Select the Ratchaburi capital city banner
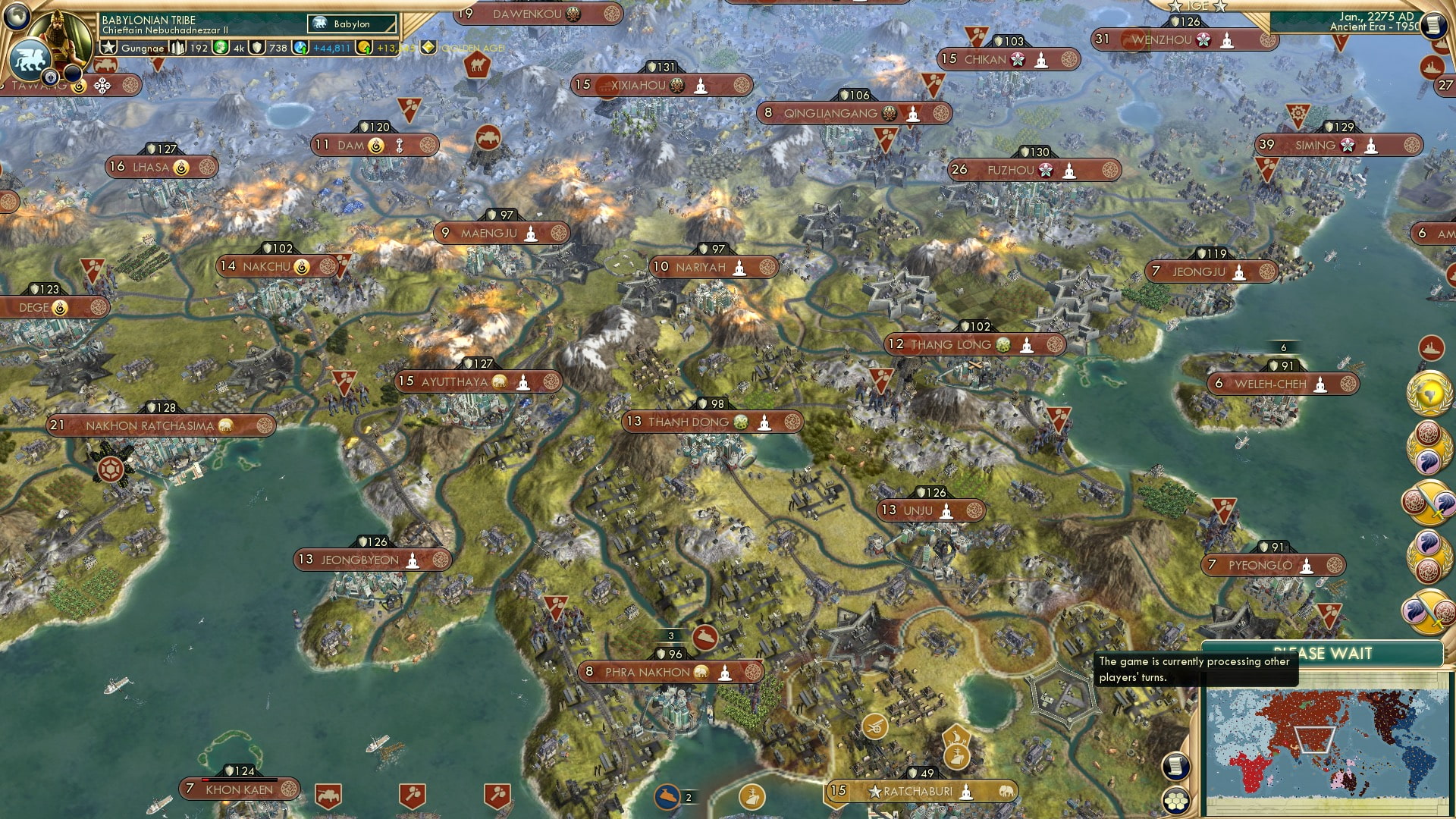Viewport: 1456px width, 819px height. [x=919, y=790]
